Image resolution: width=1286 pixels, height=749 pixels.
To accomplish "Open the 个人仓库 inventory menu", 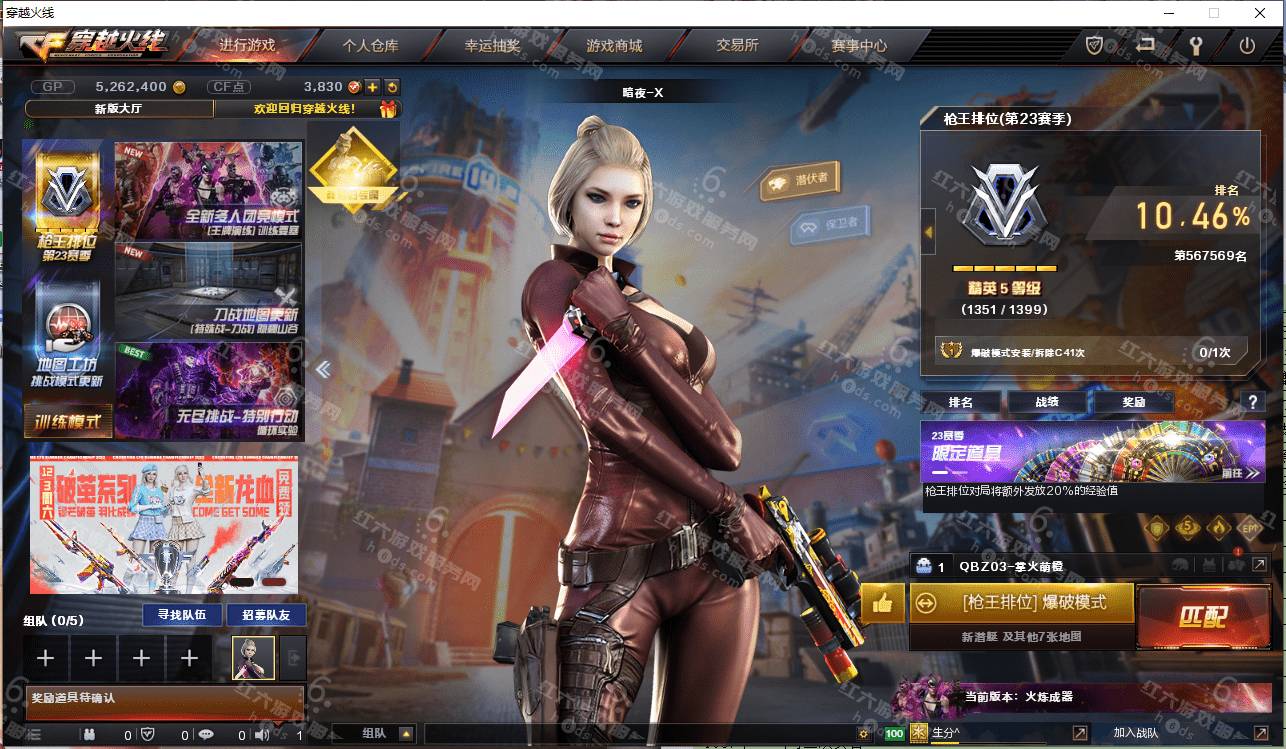I will 370,46.
